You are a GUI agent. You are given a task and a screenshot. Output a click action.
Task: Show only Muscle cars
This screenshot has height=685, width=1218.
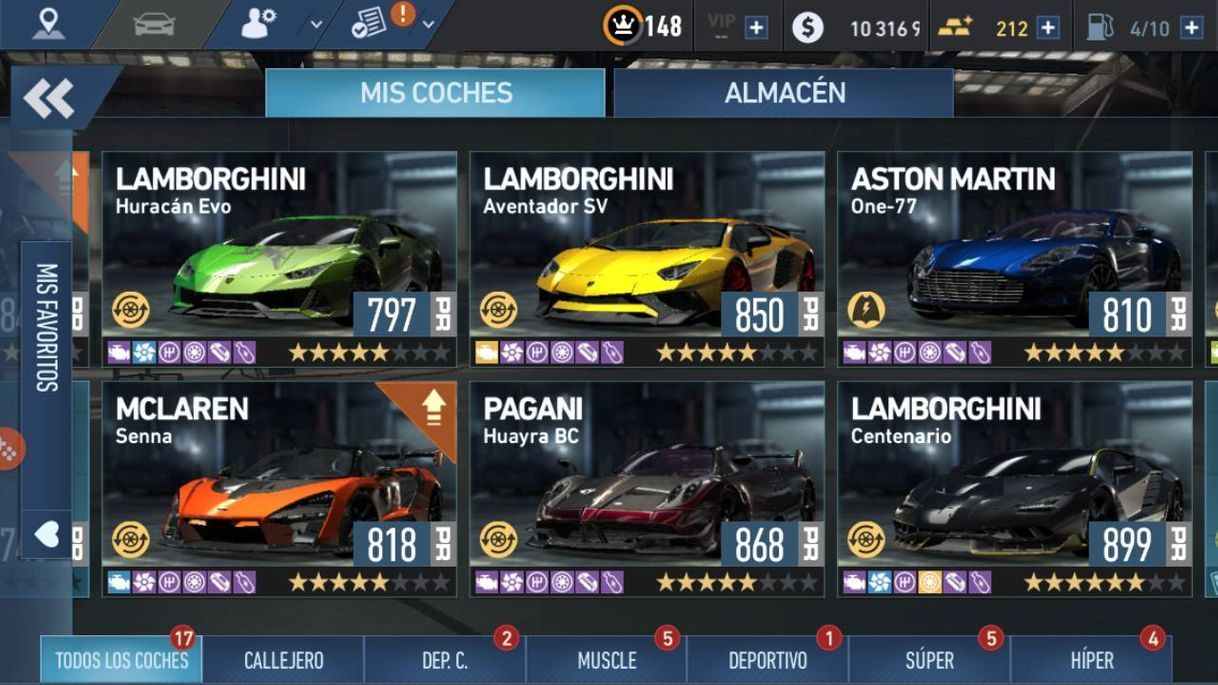pyautogui.click(x=607, y=660)
